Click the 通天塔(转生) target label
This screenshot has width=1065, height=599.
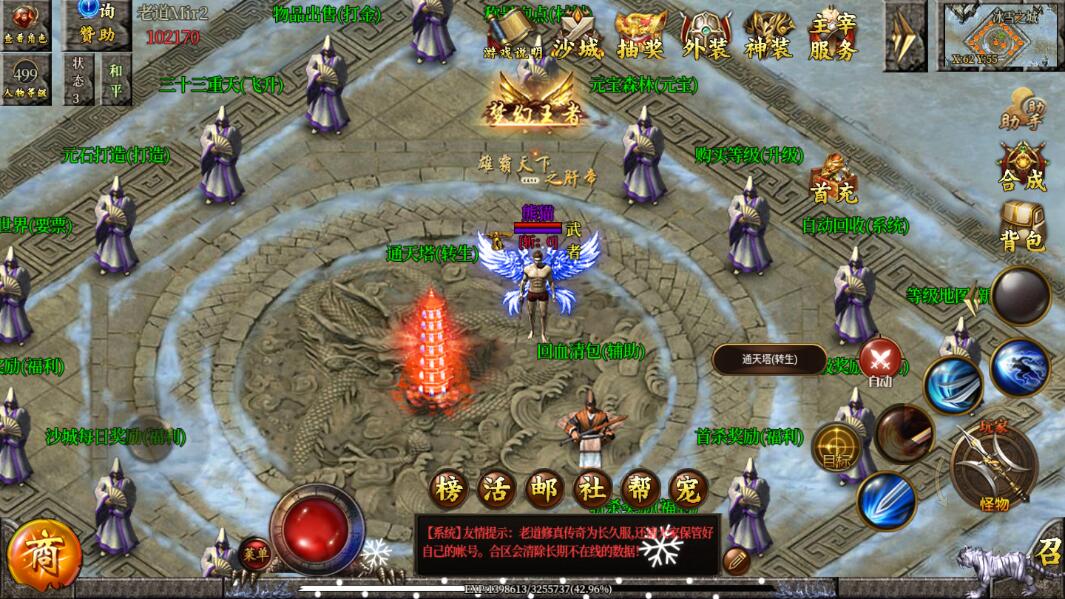(x=769, y=360)
